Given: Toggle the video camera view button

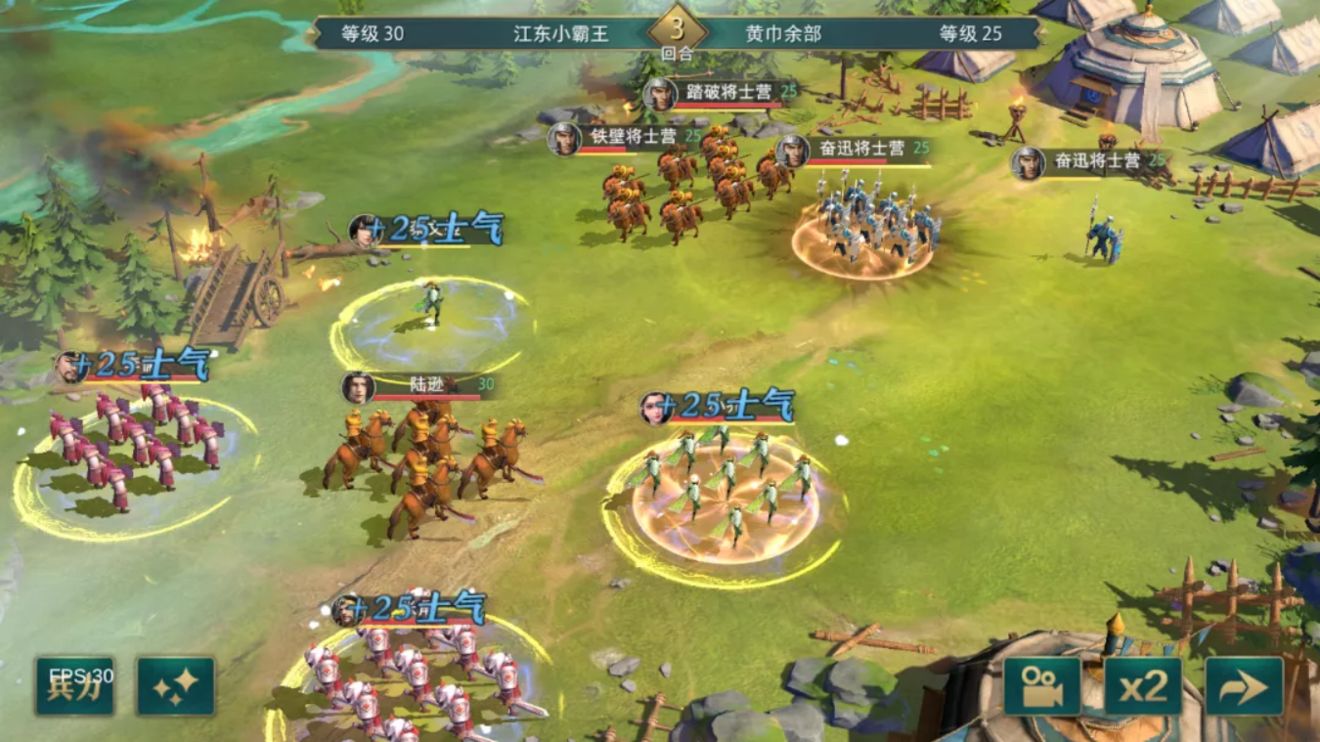Looking at the screenshot, I should tap(1042, 686).
